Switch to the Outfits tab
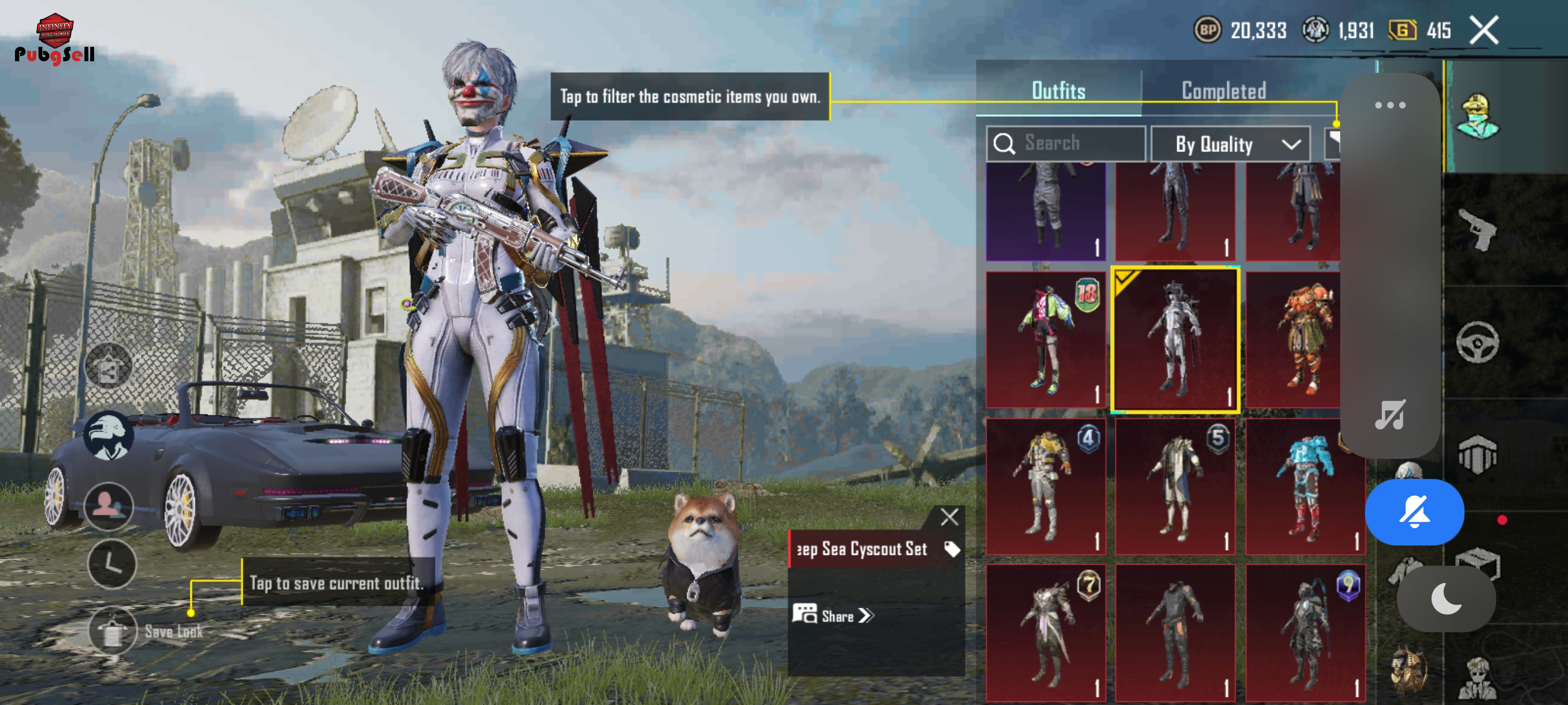 pyautogui.click(x=1058, y=91)
